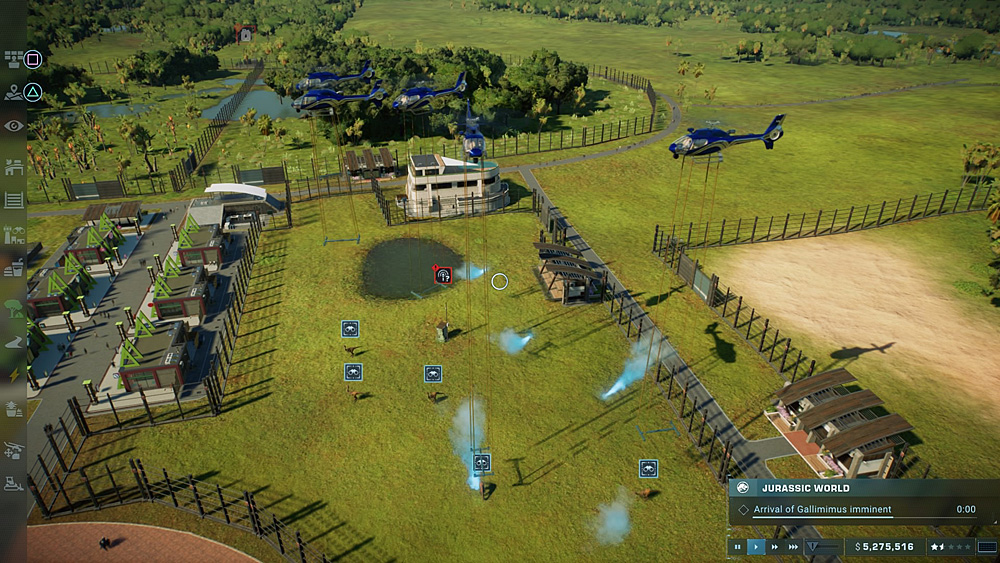Set game speed to normal play
This screenshot has width=1000, height=563.
click(756, 547)
